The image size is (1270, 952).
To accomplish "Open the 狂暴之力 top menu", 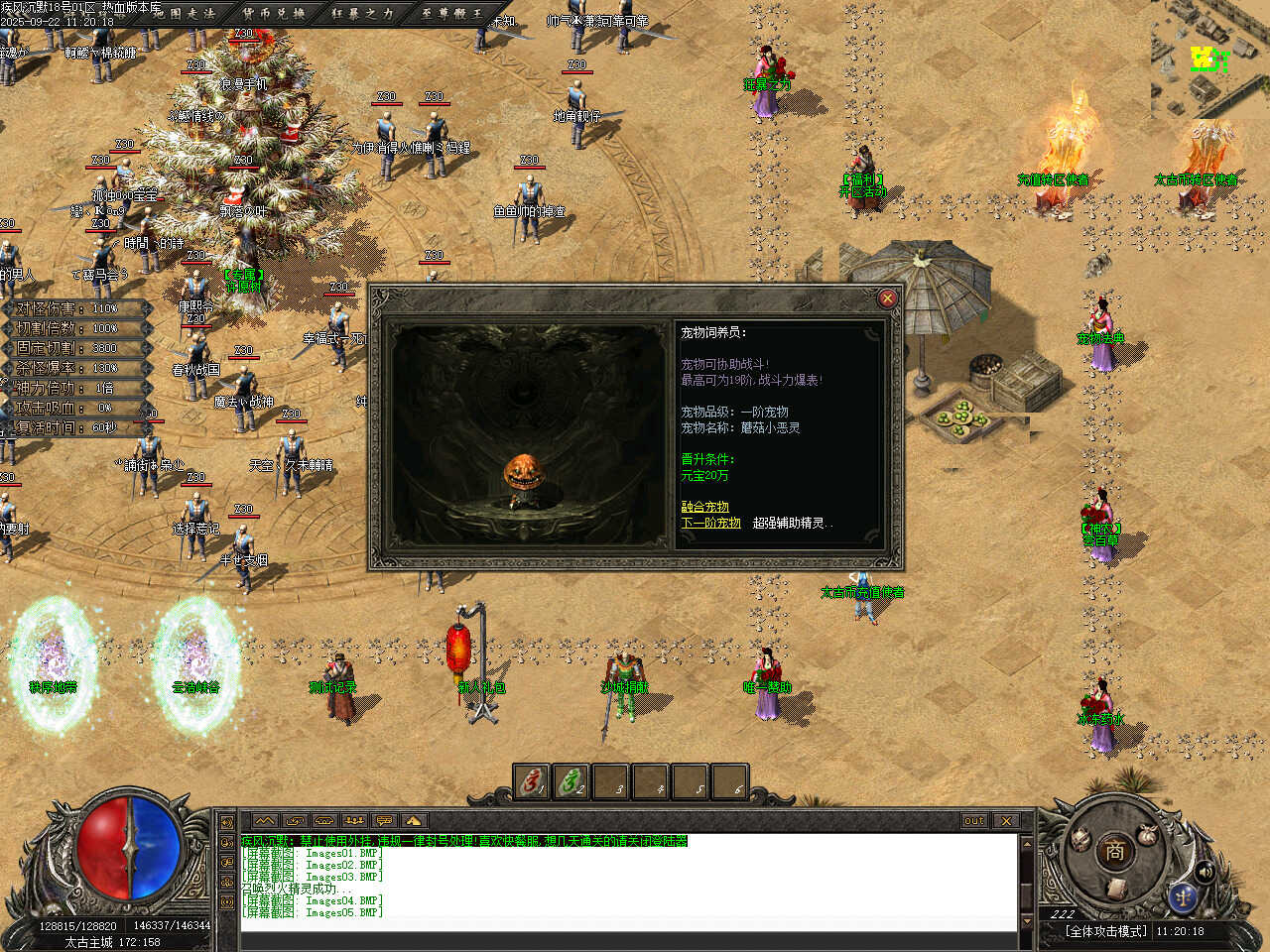I will (362, 13).
